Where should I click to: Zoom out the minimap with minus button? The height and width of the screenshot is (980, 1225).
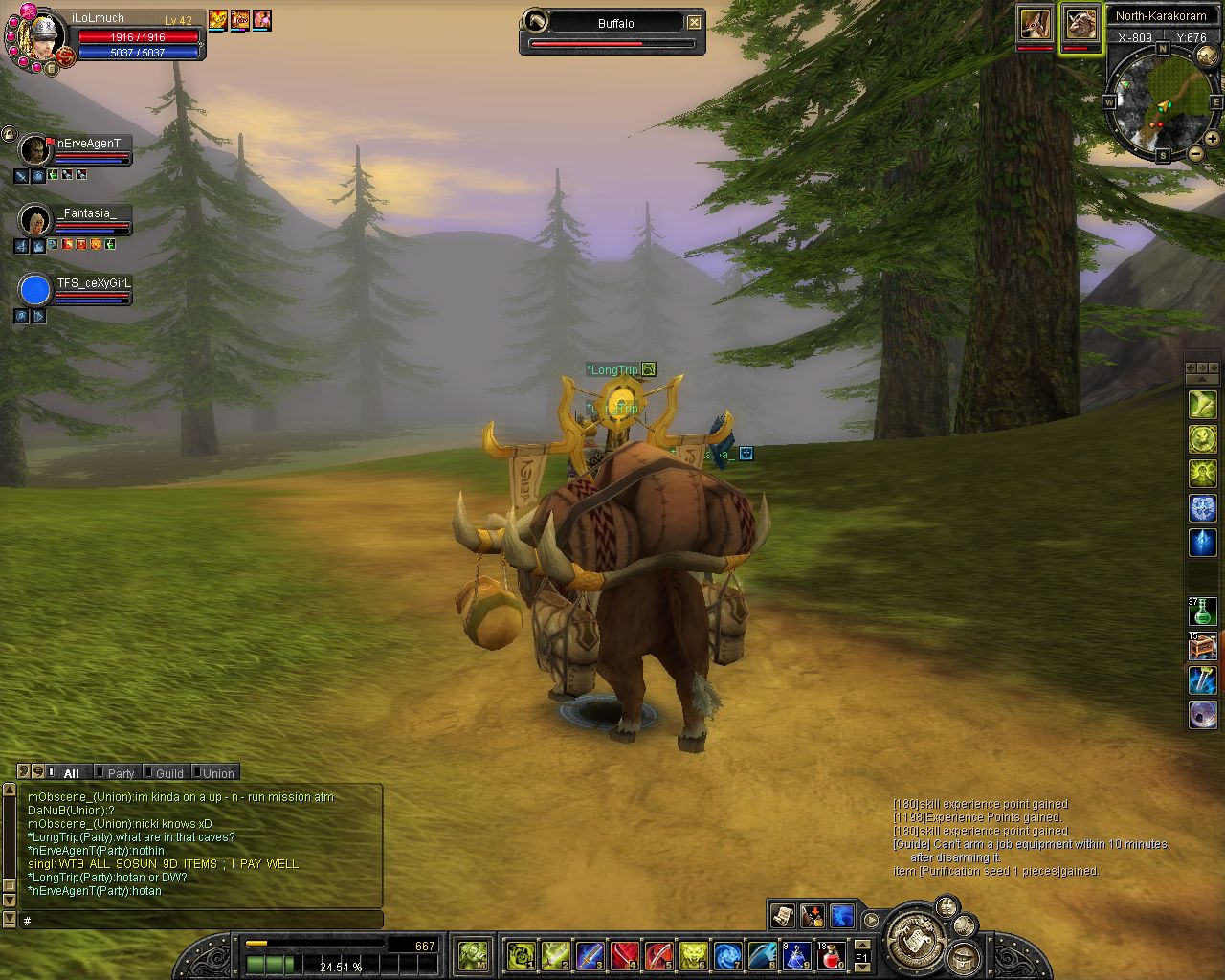pyautogui.click(x=1196, y=153)
